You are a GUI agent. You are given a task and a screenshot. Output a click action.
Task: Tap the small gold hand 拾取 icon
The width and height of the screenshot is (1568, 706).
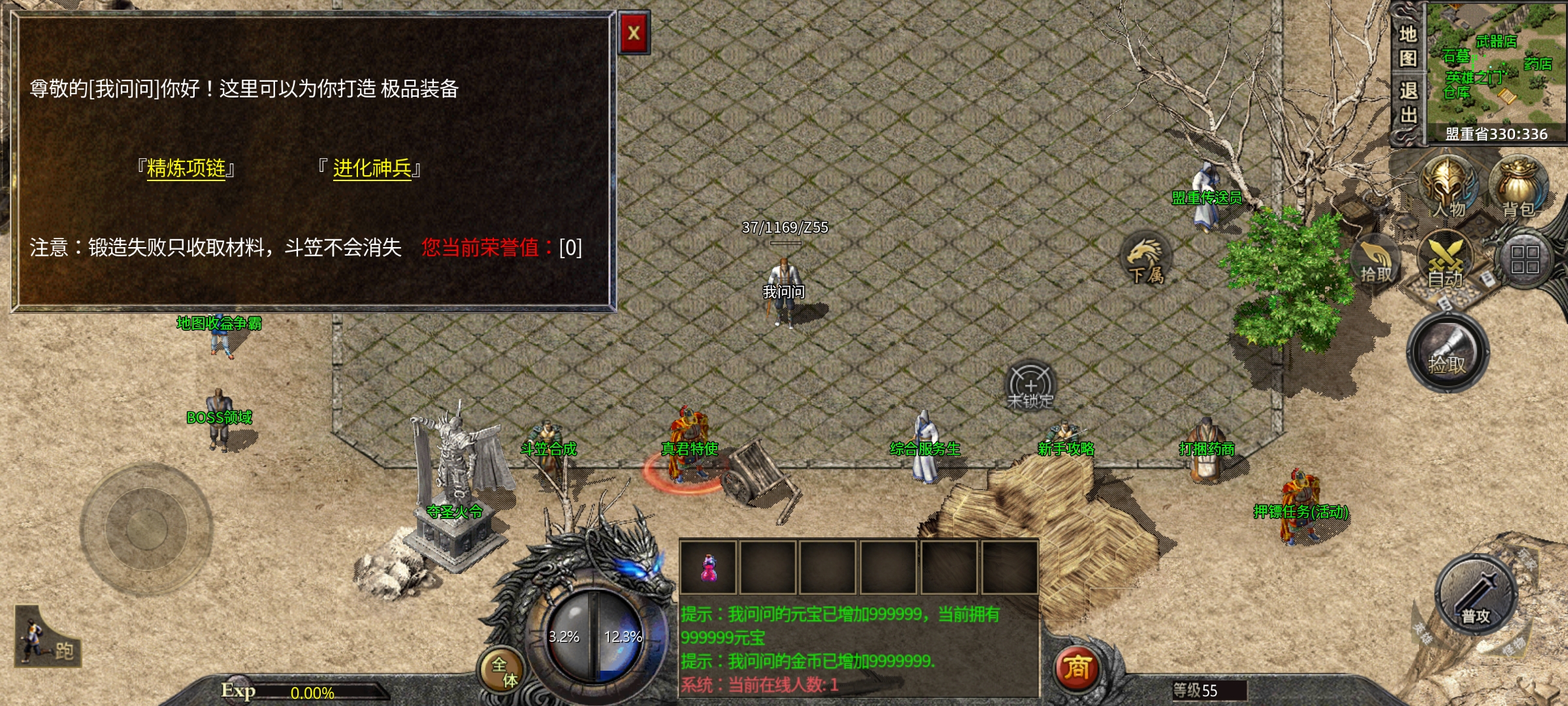tap(1376, 263)
